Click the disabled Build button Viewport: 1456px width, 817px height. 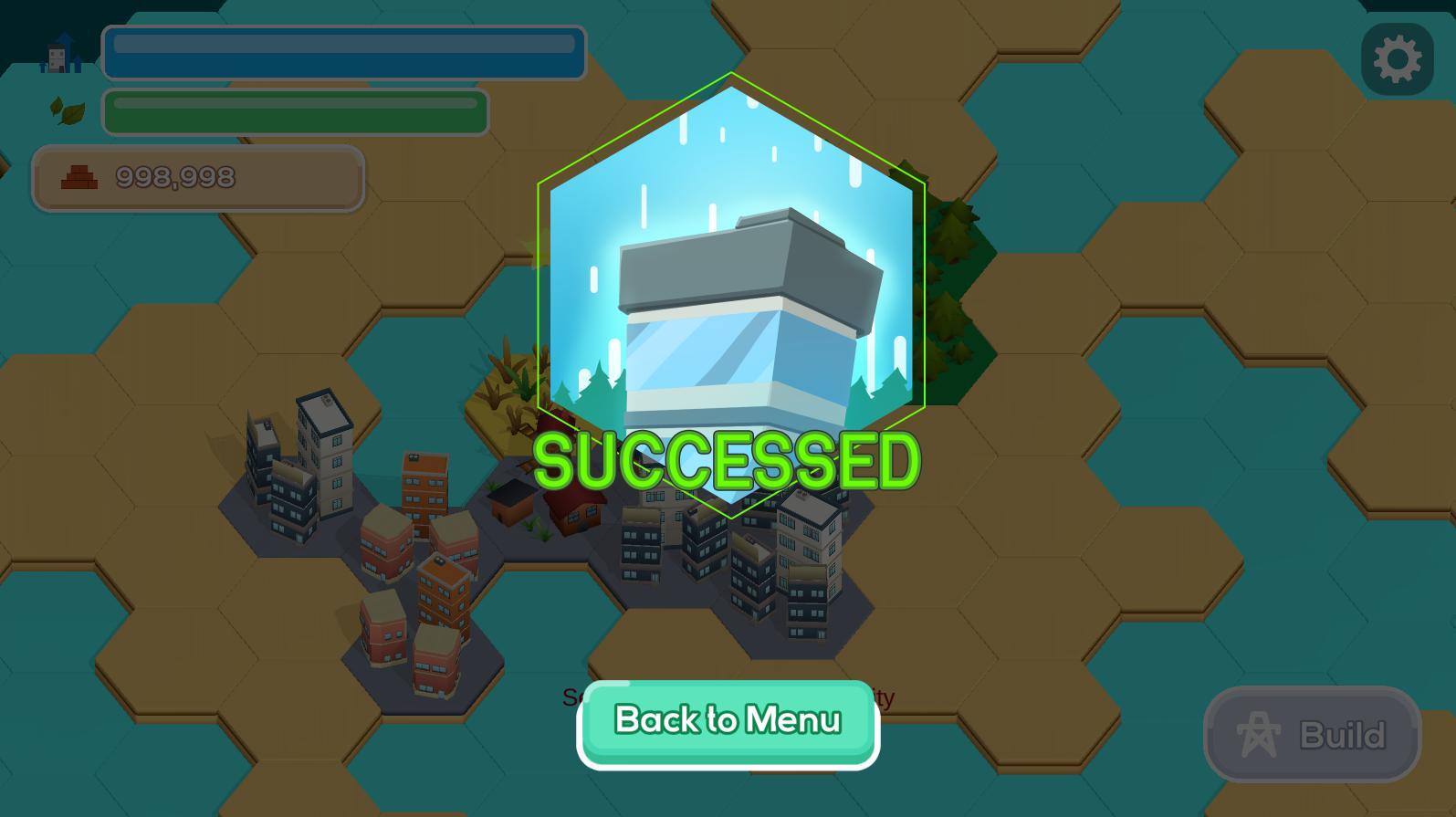click(x=1312, y=734)
